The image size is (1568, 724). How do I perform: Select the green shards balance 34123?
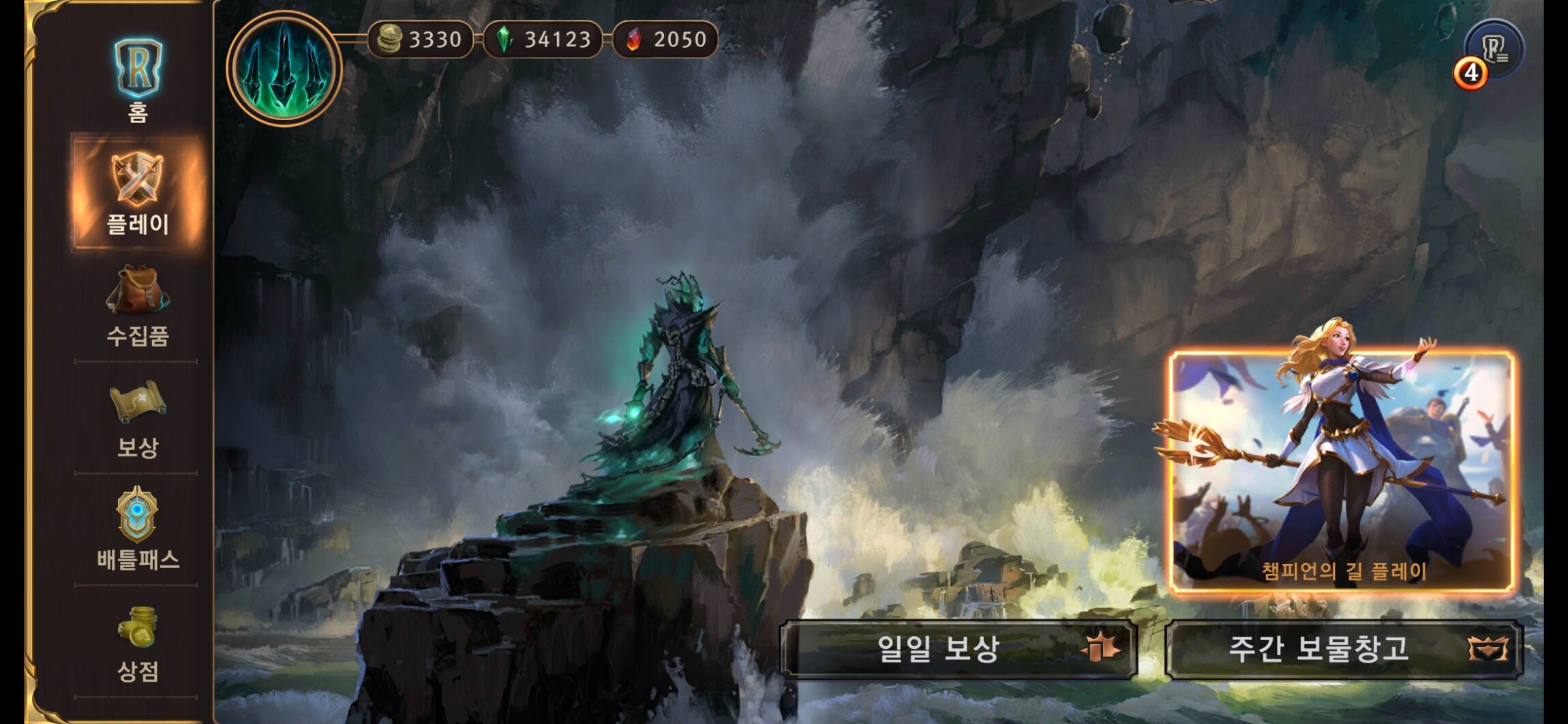pyautogui.click(x=544, y=40)
